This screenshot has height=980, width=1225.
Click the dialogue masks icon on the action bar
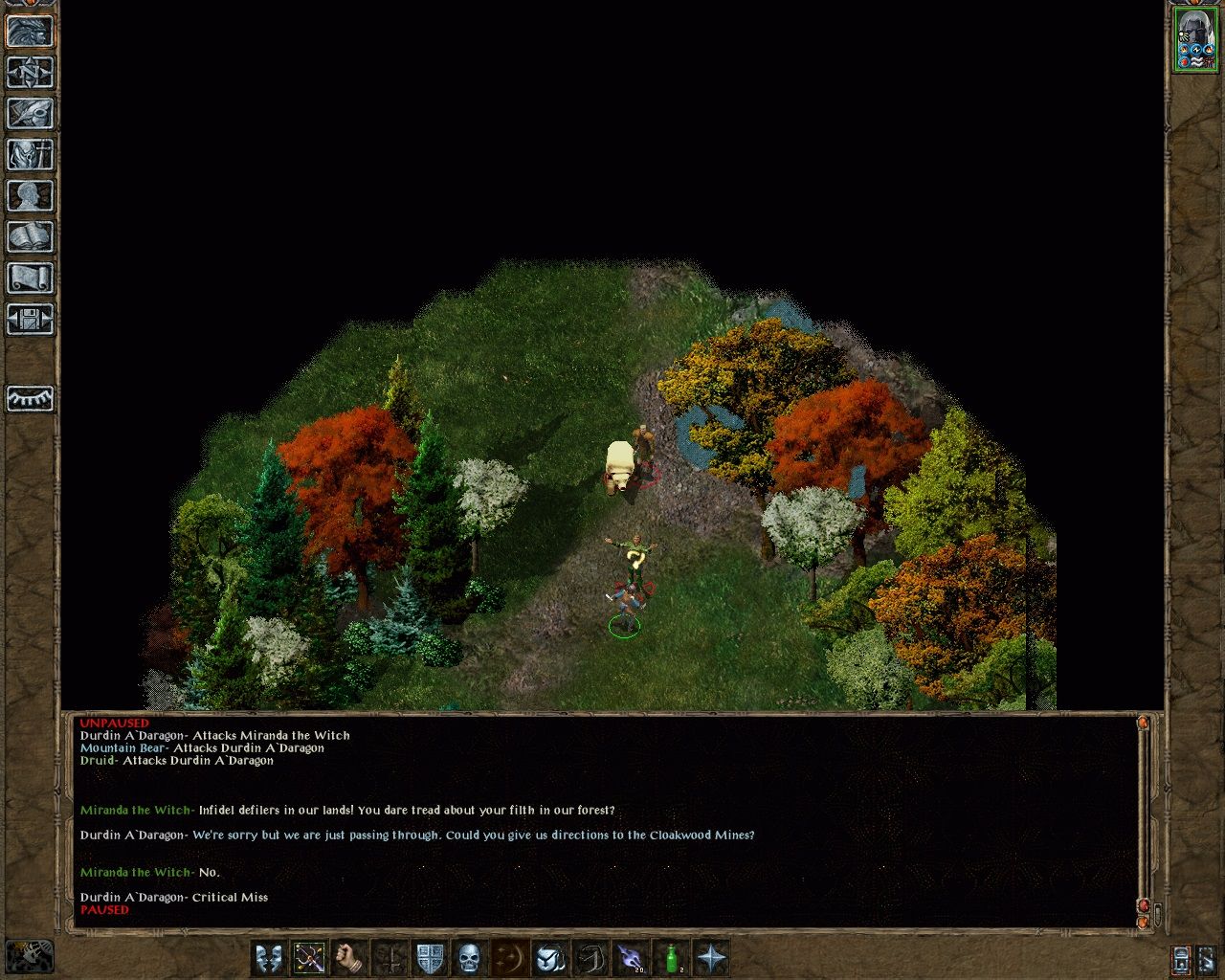click(x=269, y=955)
